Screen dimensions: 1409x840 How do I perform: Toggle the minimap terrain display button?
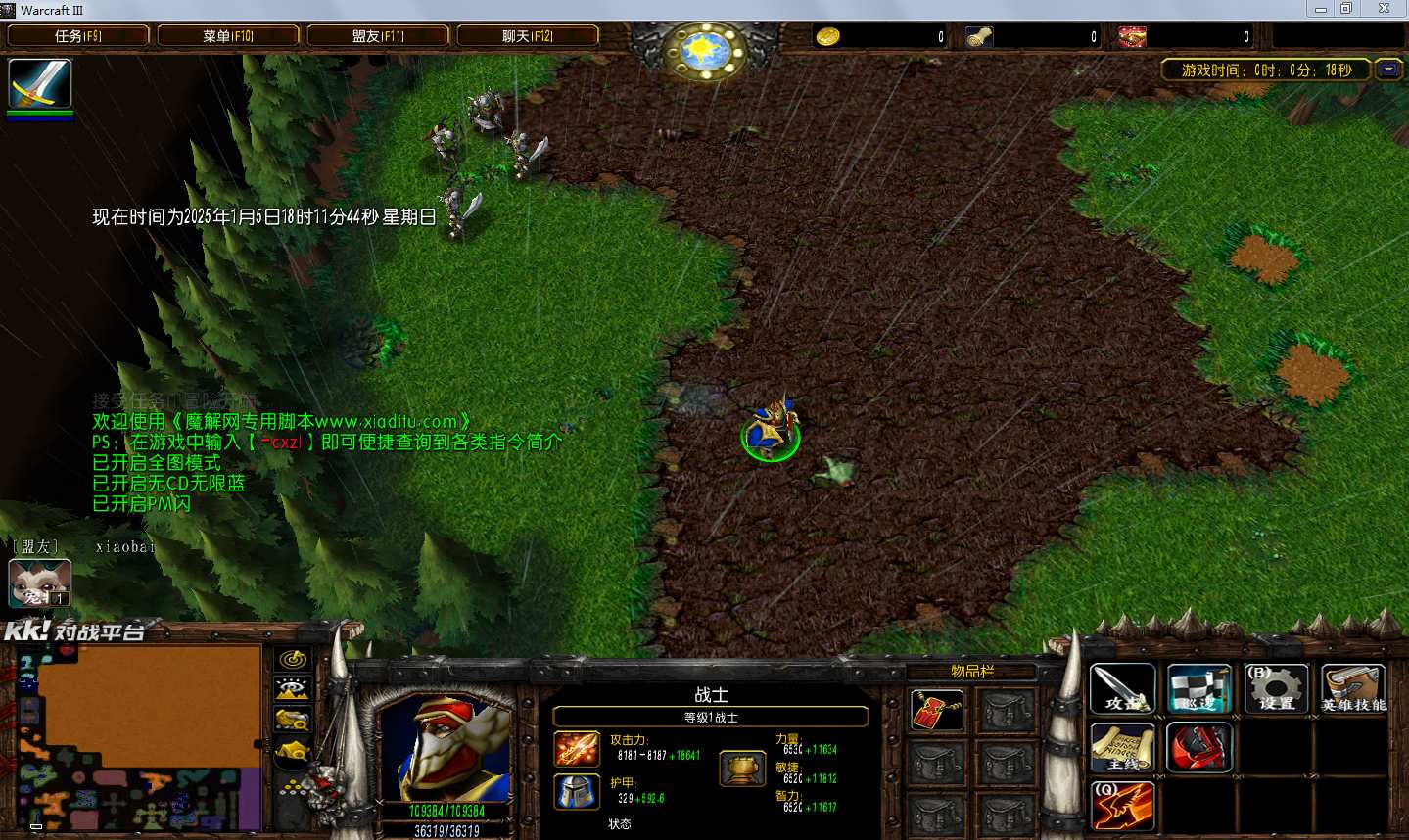[293, 689]
